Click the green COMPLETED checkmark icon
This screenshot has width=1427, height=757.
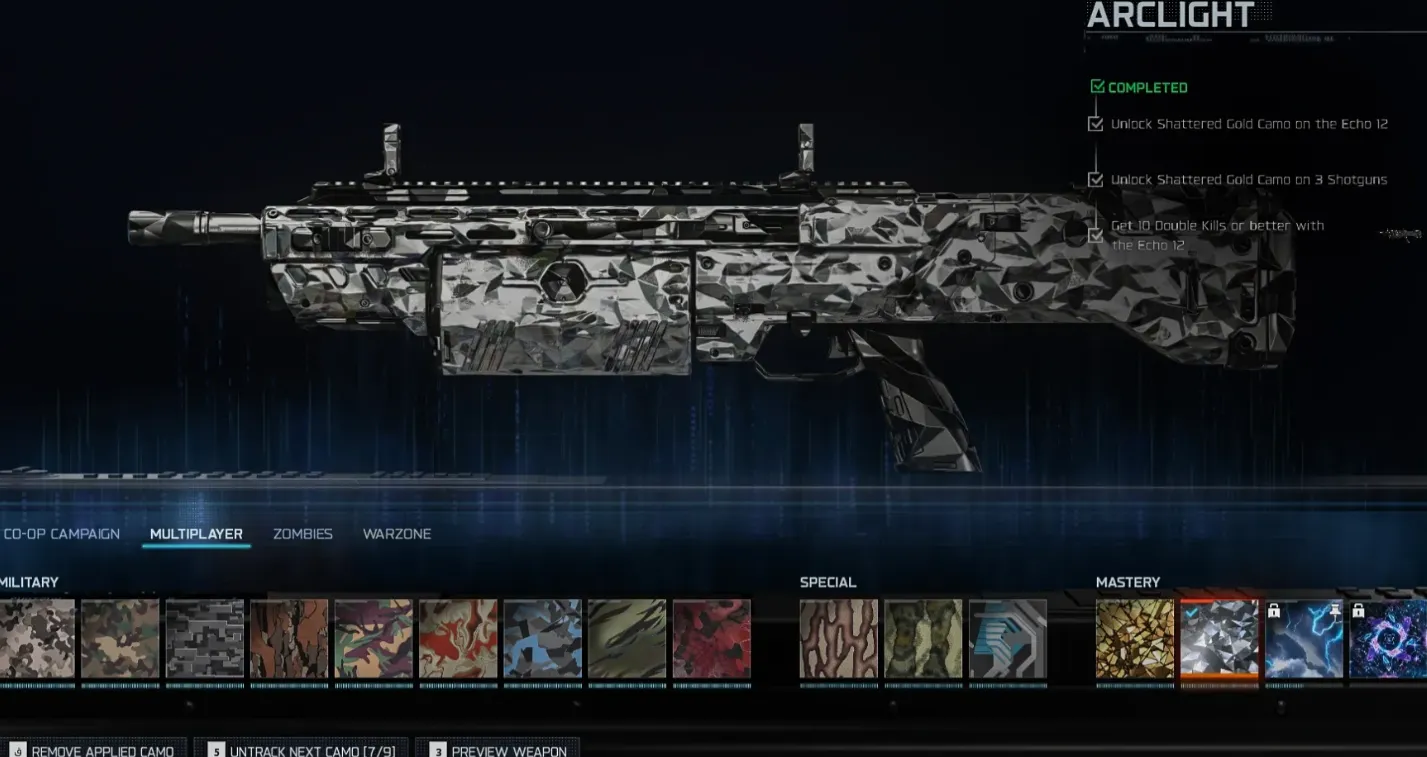click(x=1096, y=87)
